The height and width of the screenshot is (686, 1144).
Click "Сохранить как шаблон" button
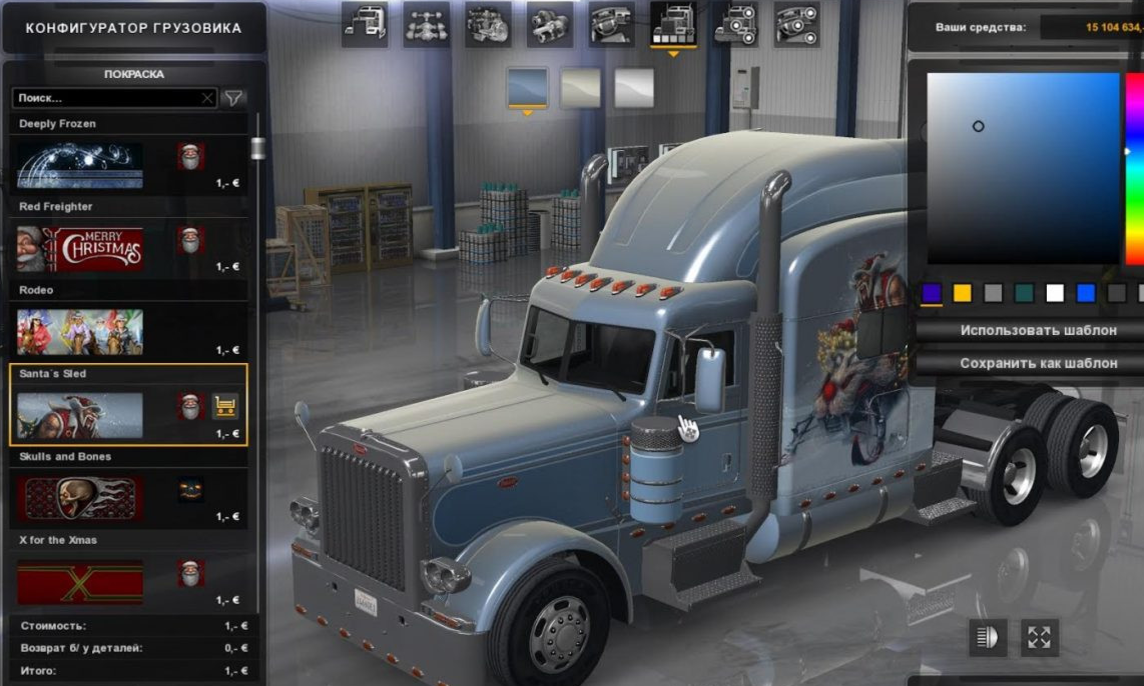[1037, 363]
